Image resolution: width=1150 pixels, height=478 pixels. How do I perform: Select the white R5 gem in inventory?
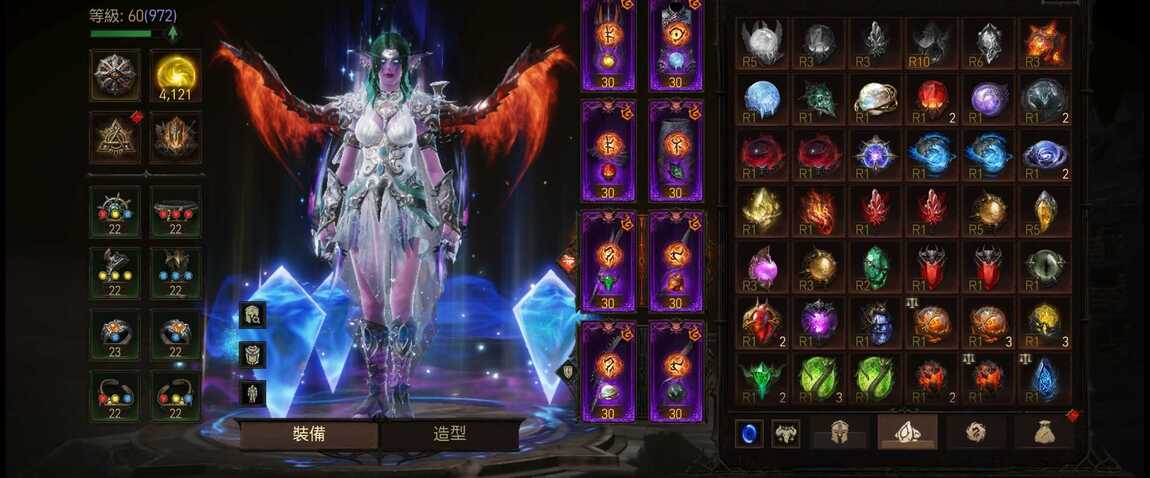pos(762,43)
